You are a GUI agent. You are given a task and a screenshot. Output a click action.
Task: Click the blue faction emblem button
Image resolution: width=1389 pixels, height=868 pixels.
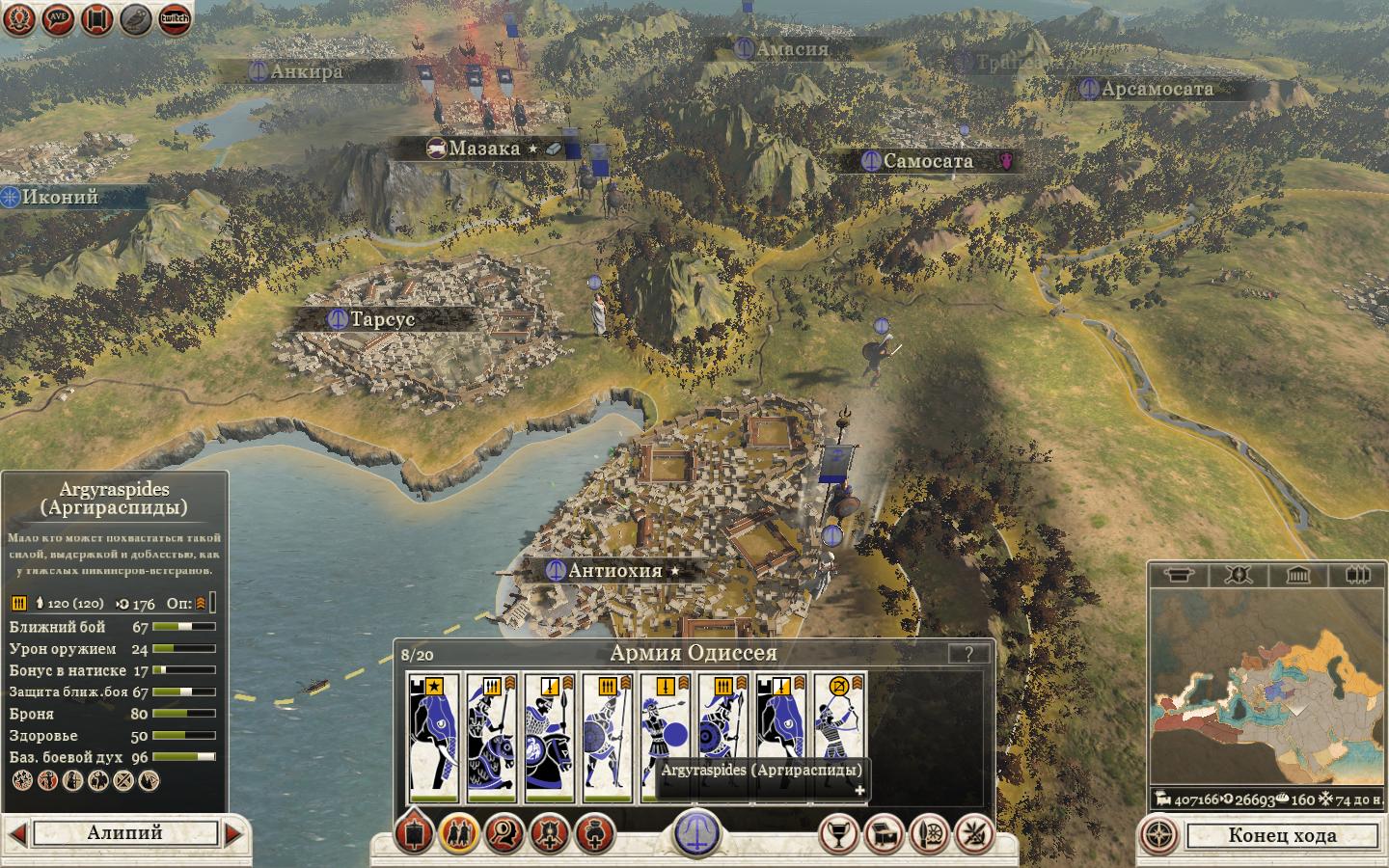696,831
